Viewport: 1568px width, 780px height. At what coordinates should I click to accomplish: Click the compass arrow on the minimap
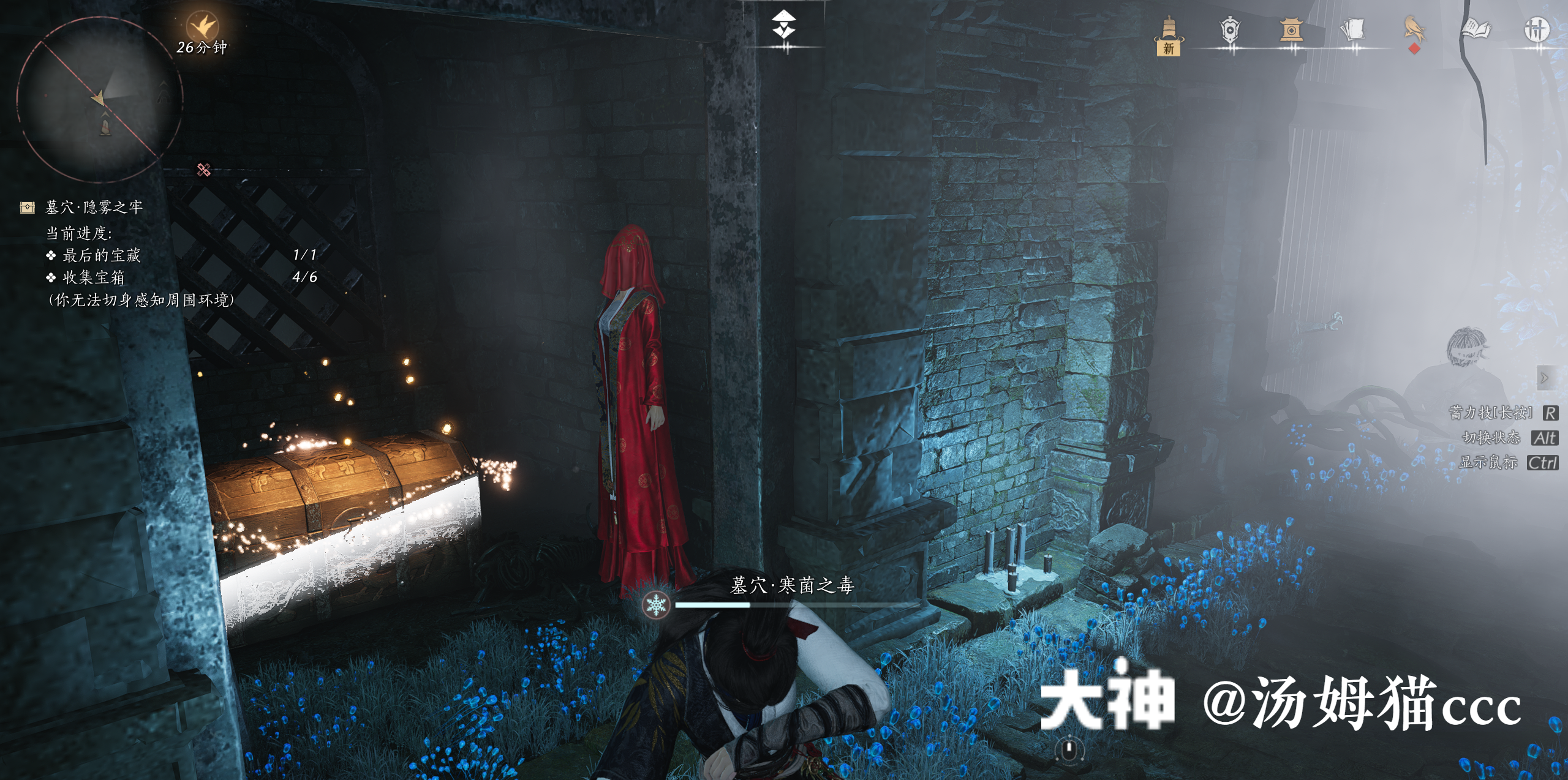tap(98, 97)
